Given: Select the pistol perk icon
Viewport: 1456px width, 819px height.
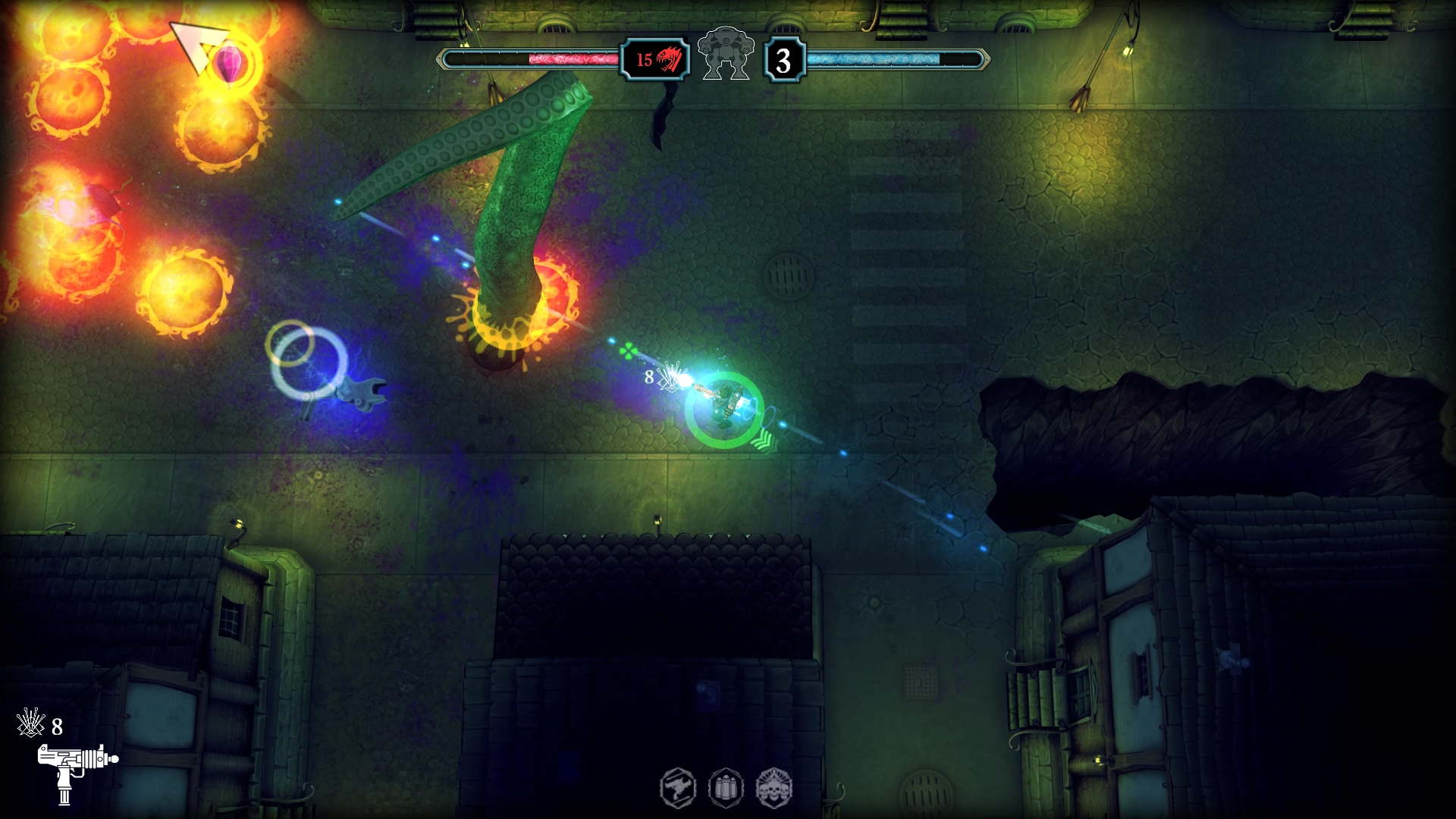Looking at the screenshot, I should click(x=677, y=788).
